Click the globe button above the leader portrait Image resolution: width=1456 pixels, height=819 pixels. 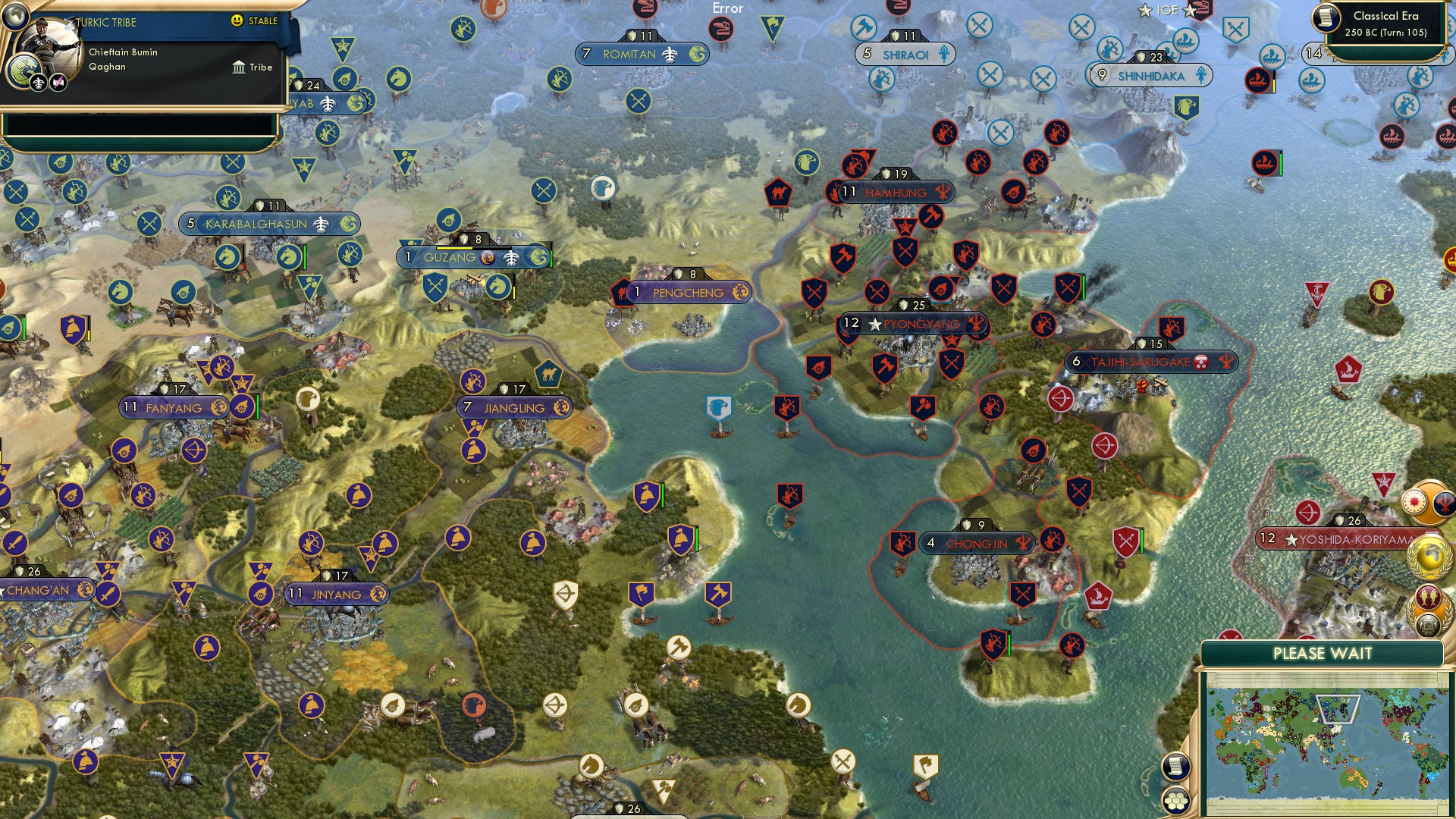click(x=14, y=16)
